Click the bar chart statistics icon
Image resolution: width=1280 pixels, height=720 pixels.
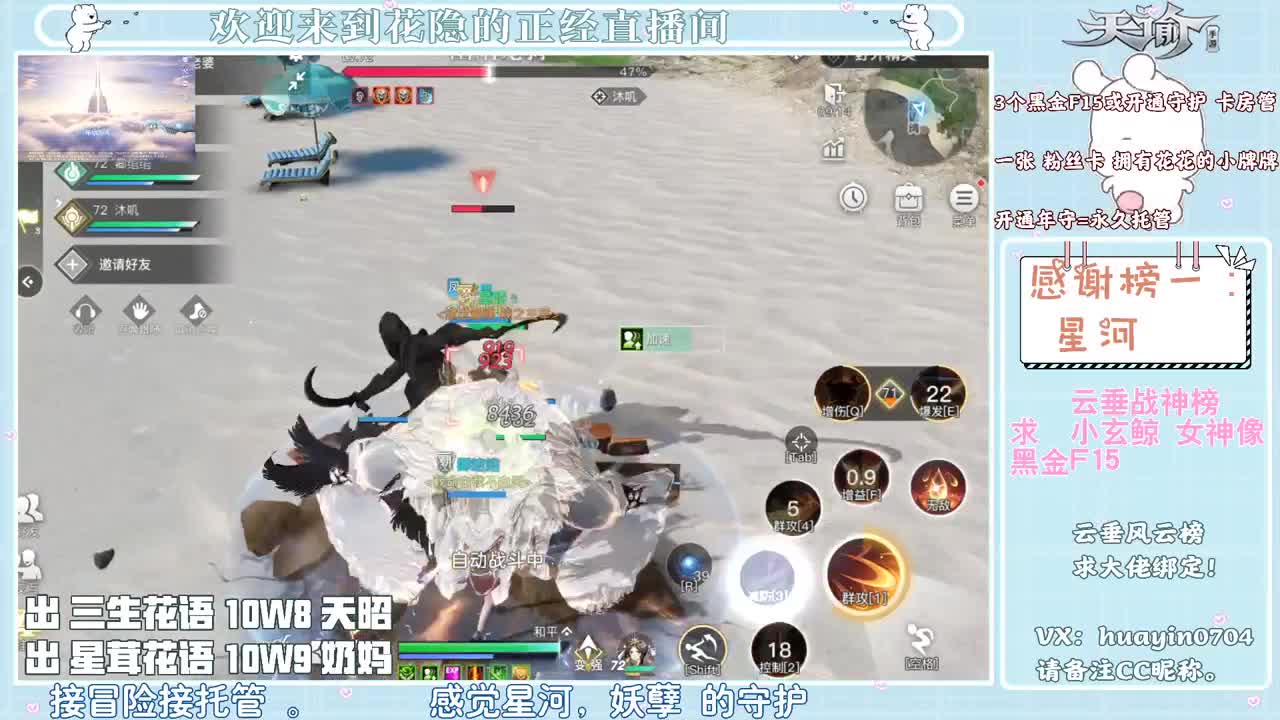(833, 148)
